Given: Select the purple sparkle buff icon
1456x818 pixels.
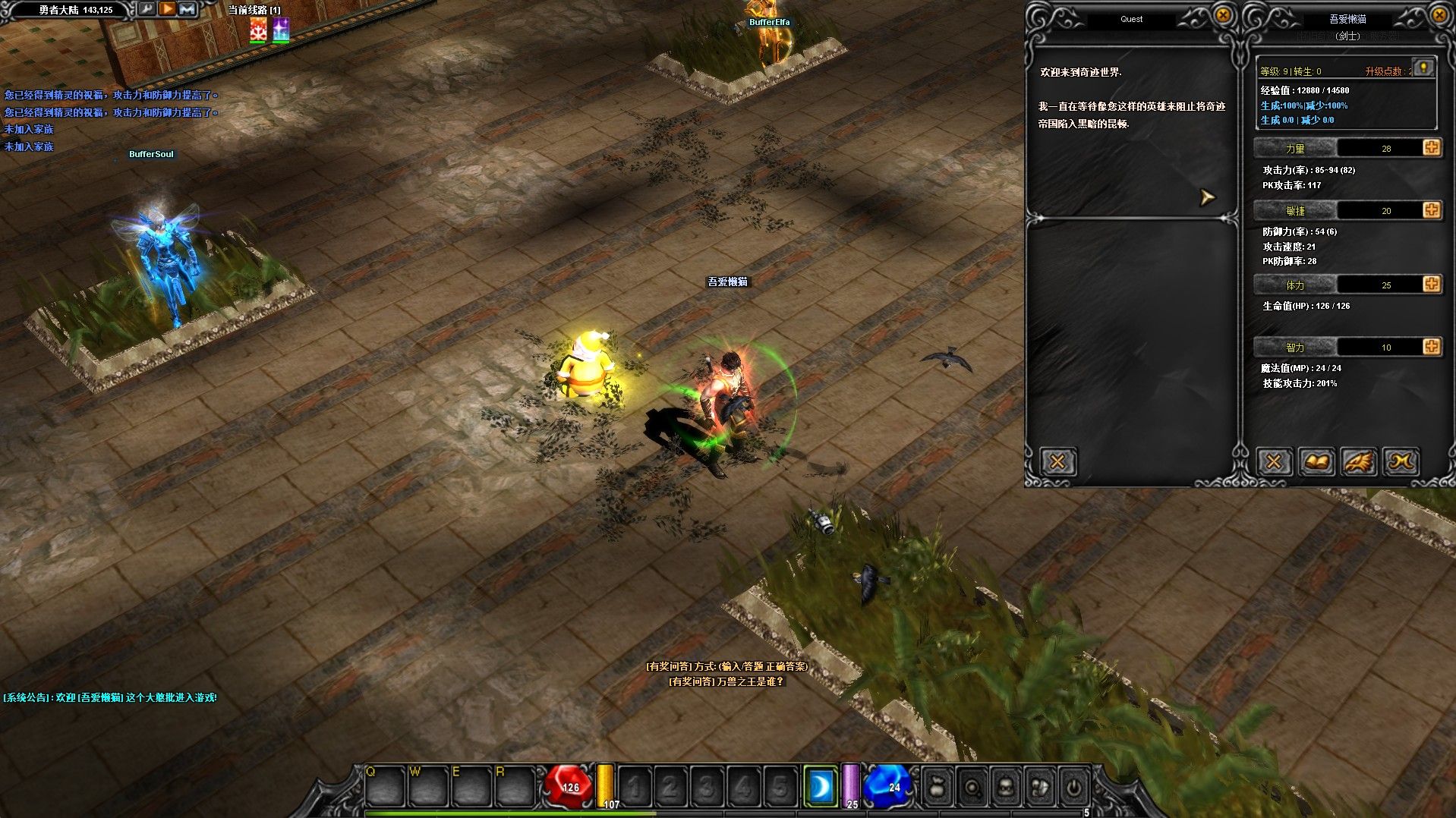Looking at the screenshot, I should [x=281, y=30].
